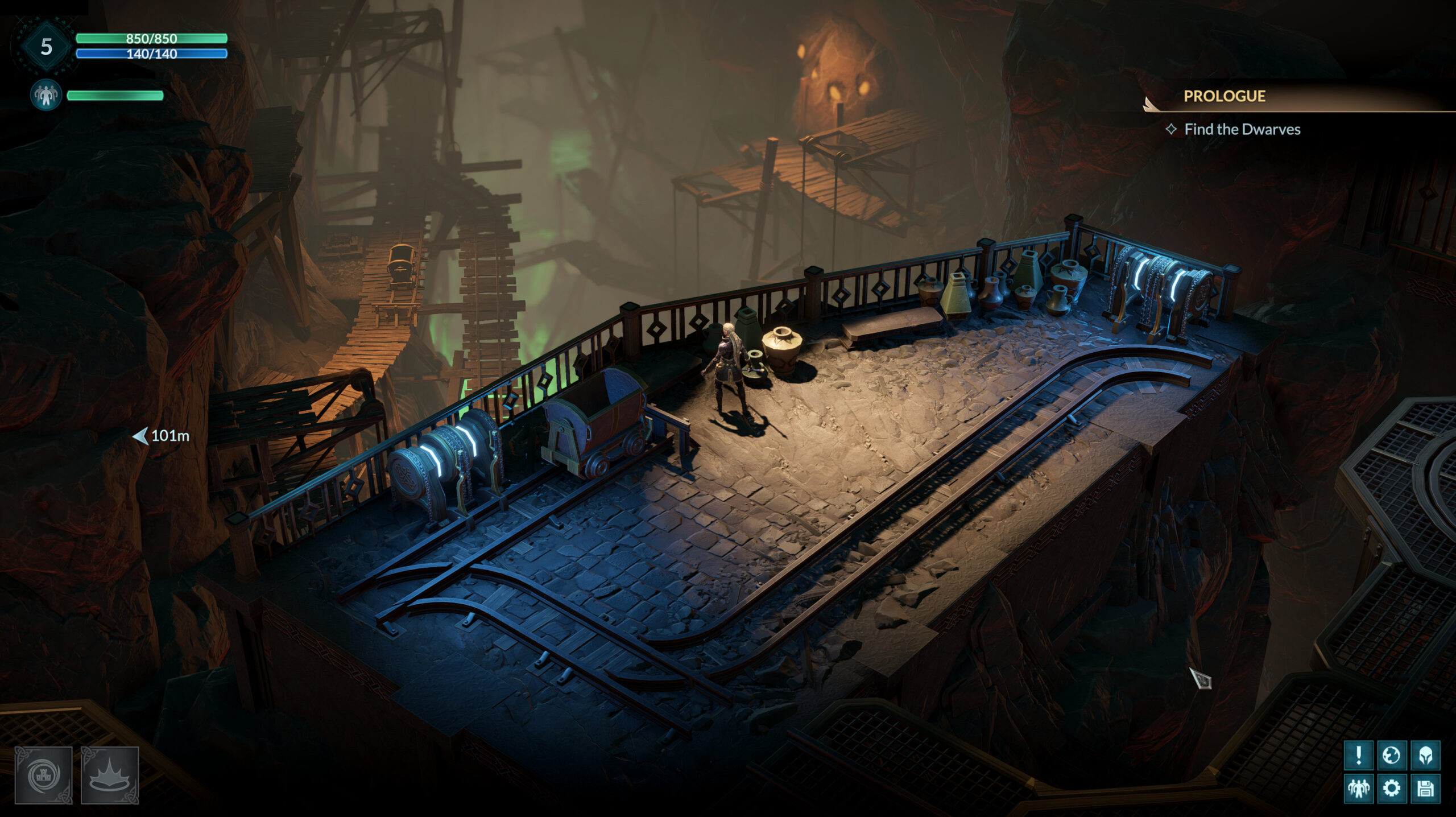Click the Find the Dwarves objective text

coord(1243,130)
